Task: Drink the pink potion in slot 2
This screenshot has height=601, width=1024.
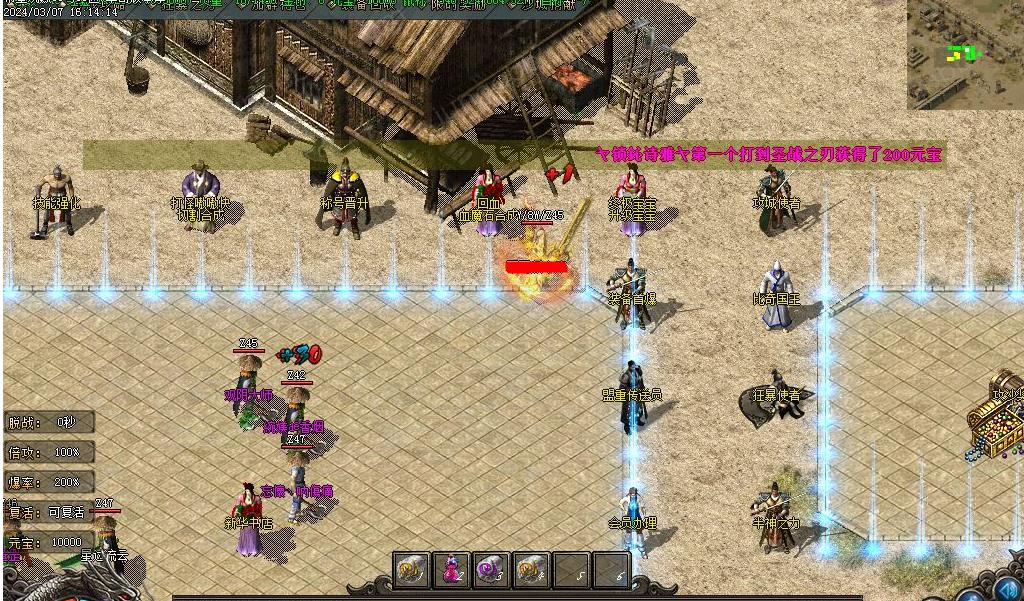Action: click(x=451, y=570)
